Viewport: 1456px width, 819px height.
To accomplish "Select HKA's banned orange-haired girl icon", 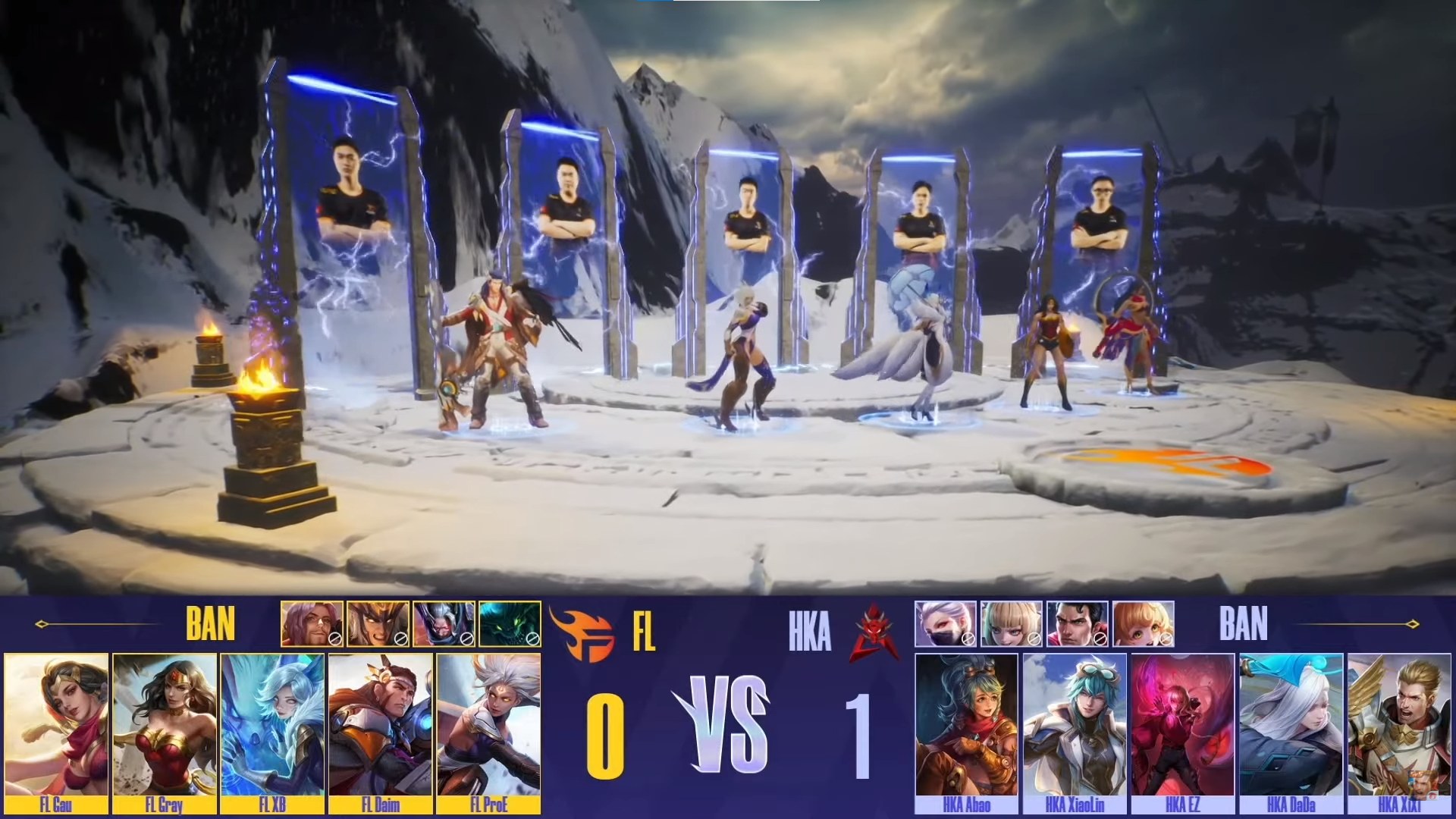I will pos(1143,623).
